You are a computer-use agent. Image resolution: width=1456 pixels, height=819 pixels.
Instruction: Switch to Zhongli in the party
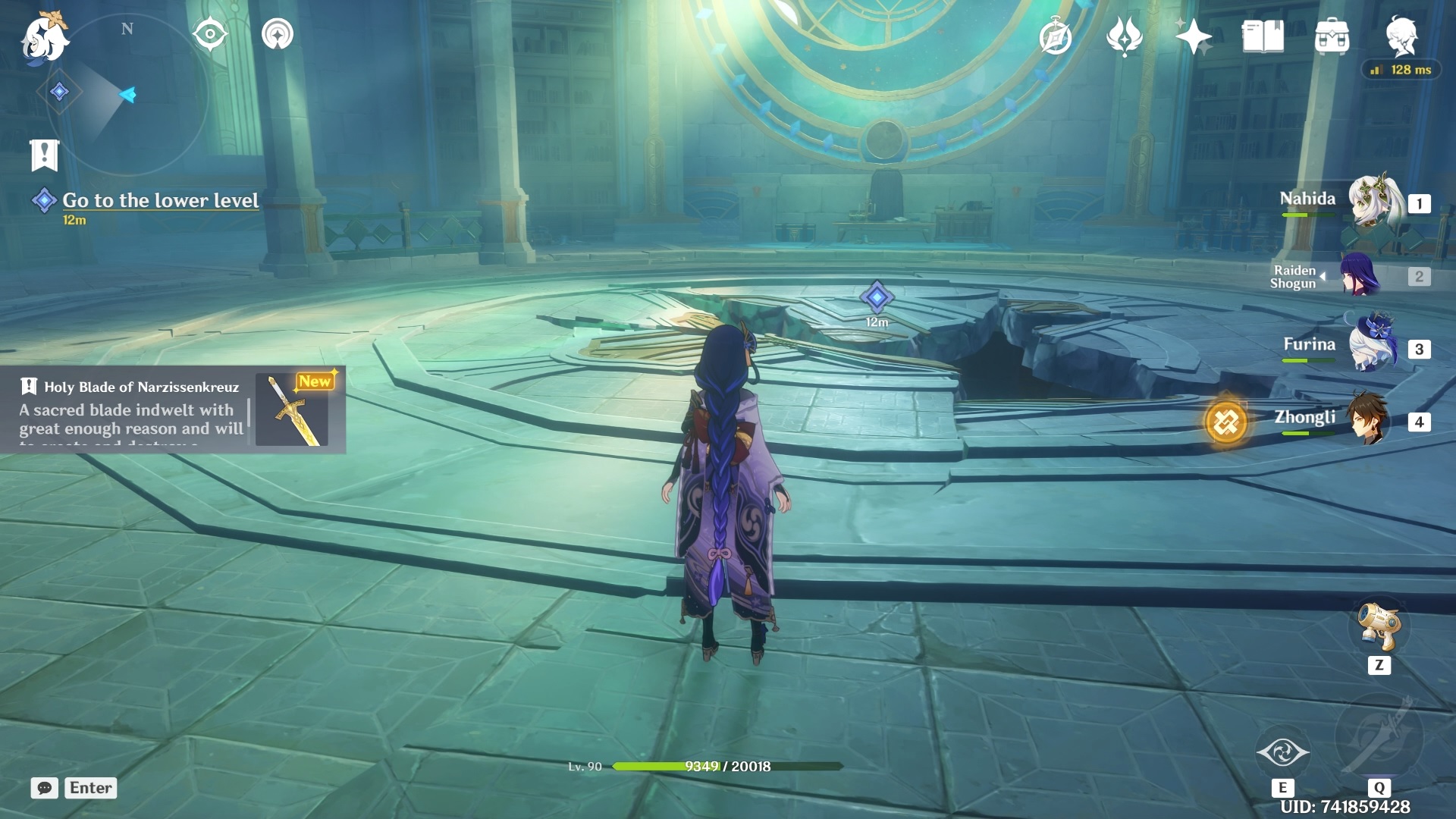(x=1369, y=419)
